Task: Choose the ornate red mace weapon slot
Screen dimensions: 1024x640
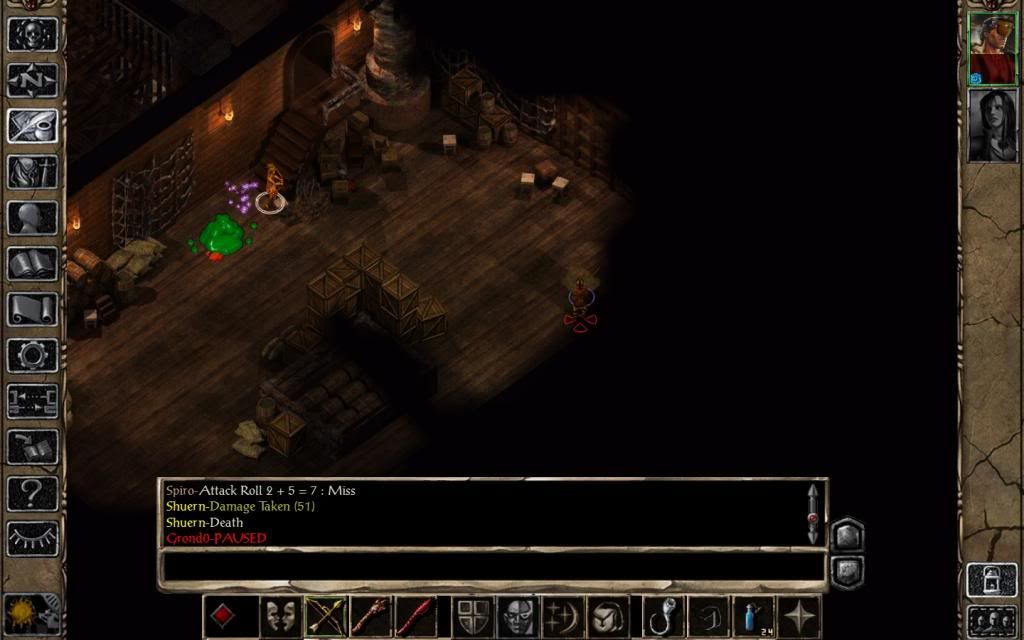Action: [369, 616]
